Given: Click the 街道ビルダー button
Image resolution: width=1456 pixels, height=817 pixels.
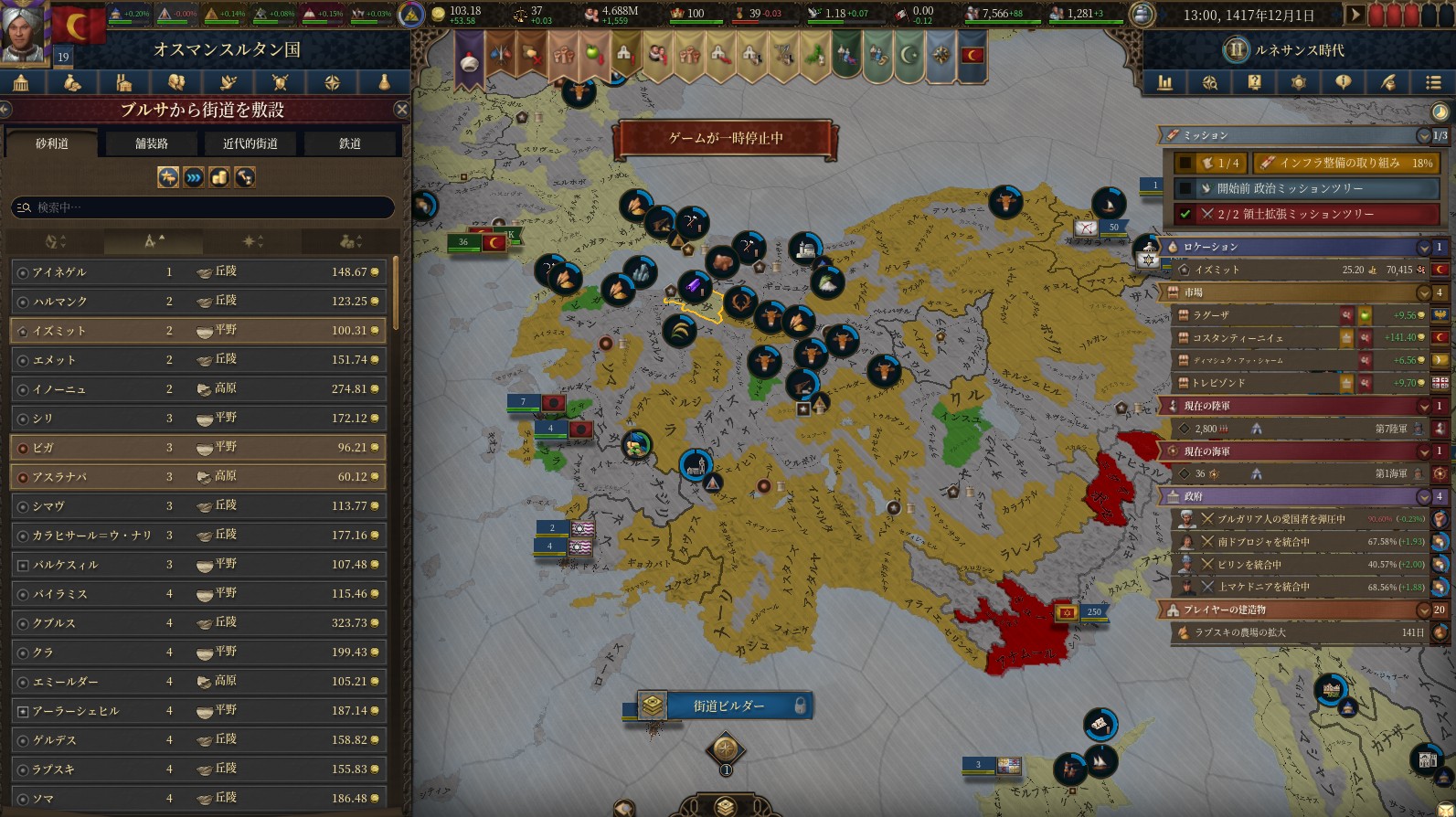Looking at the screenshot, I should pyautogui.click(x=728, y=706).
